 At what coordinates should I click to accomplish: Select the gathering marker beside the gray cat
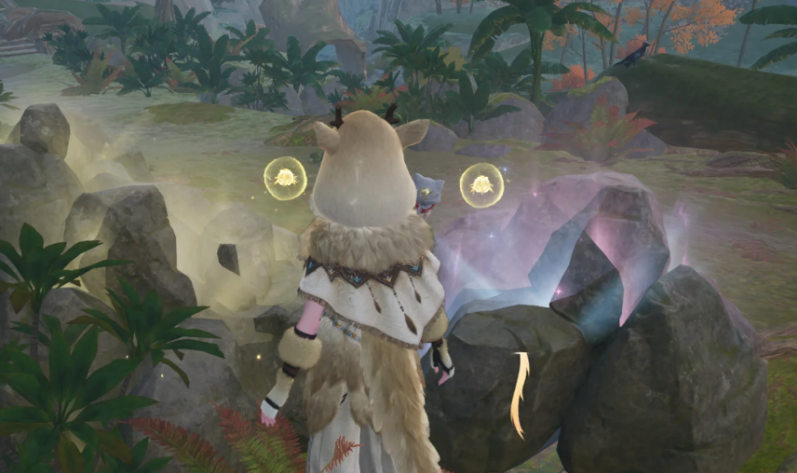point(481,185)
